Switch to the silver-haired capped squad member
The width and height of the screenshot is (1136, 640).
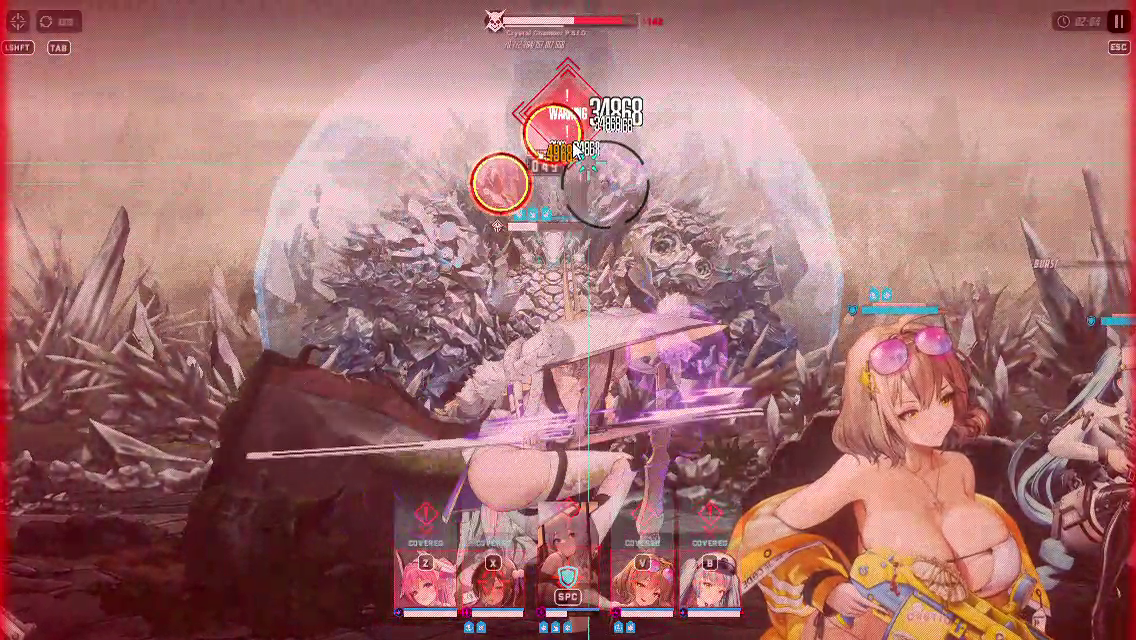pos(709,580)
